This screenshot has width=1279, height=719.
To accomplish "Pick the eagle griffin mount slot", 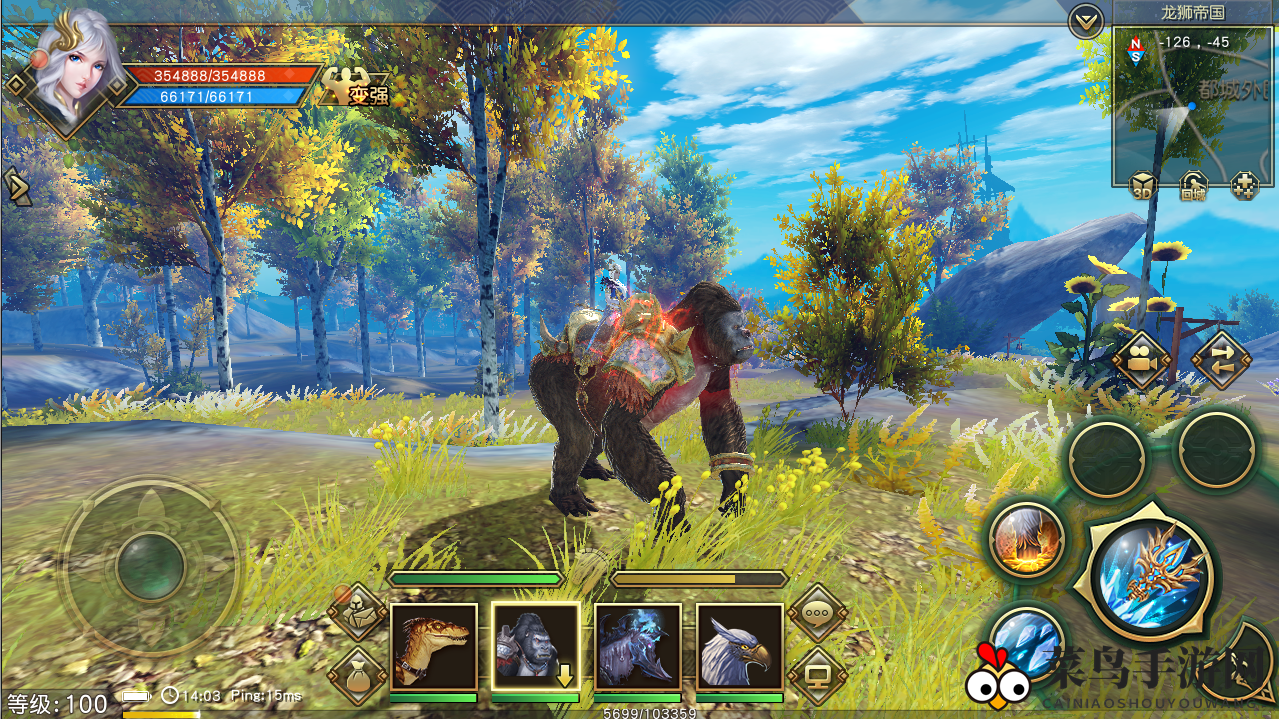I will point(739,646).
